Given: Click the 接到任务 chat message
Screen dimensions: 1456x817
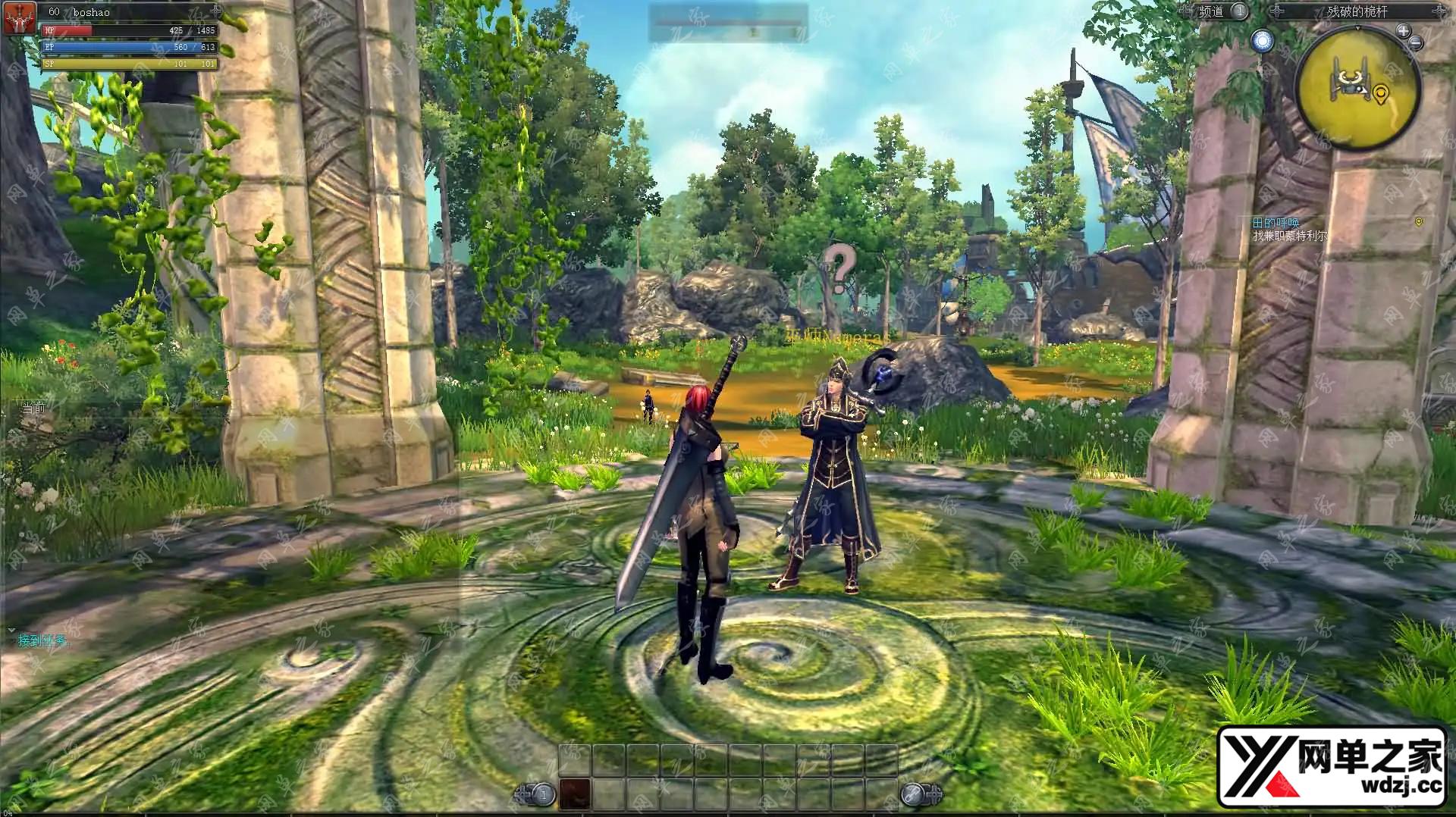Looking at the screenshot, I should [43, 640].
